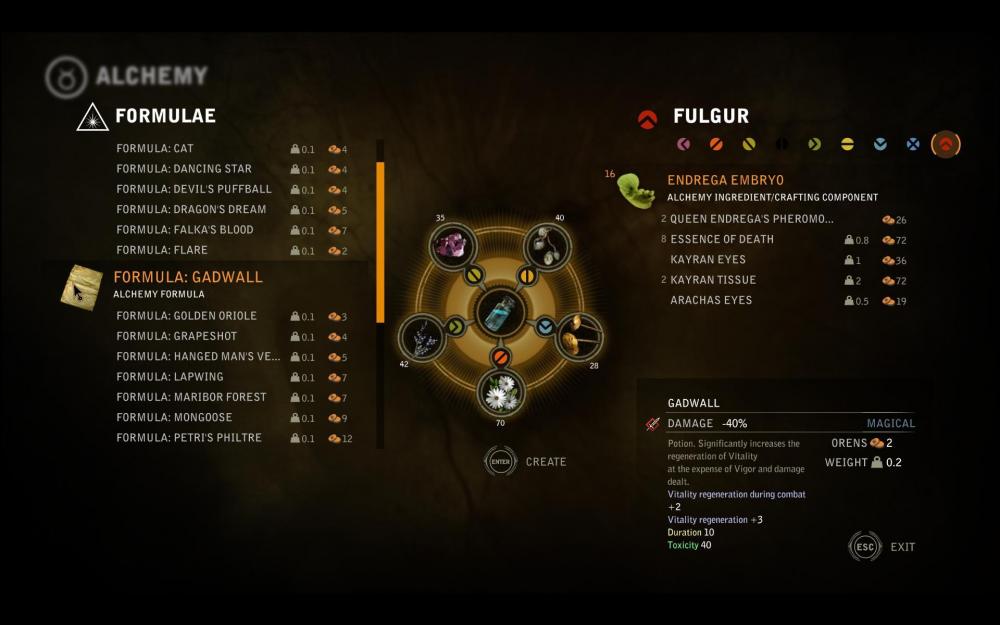This screenshot has height=625, width=1000.
Task: Choose the golden mushroom ingredient slot
Action: (x=578, y=337)
